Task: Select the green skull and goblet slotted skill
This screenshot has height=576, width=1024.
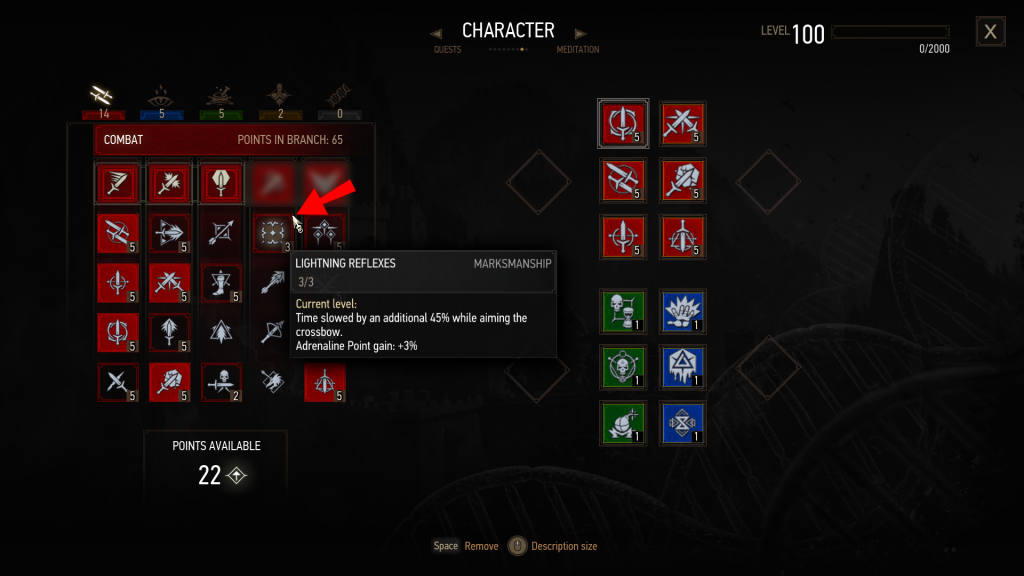Action: [623, 310]
